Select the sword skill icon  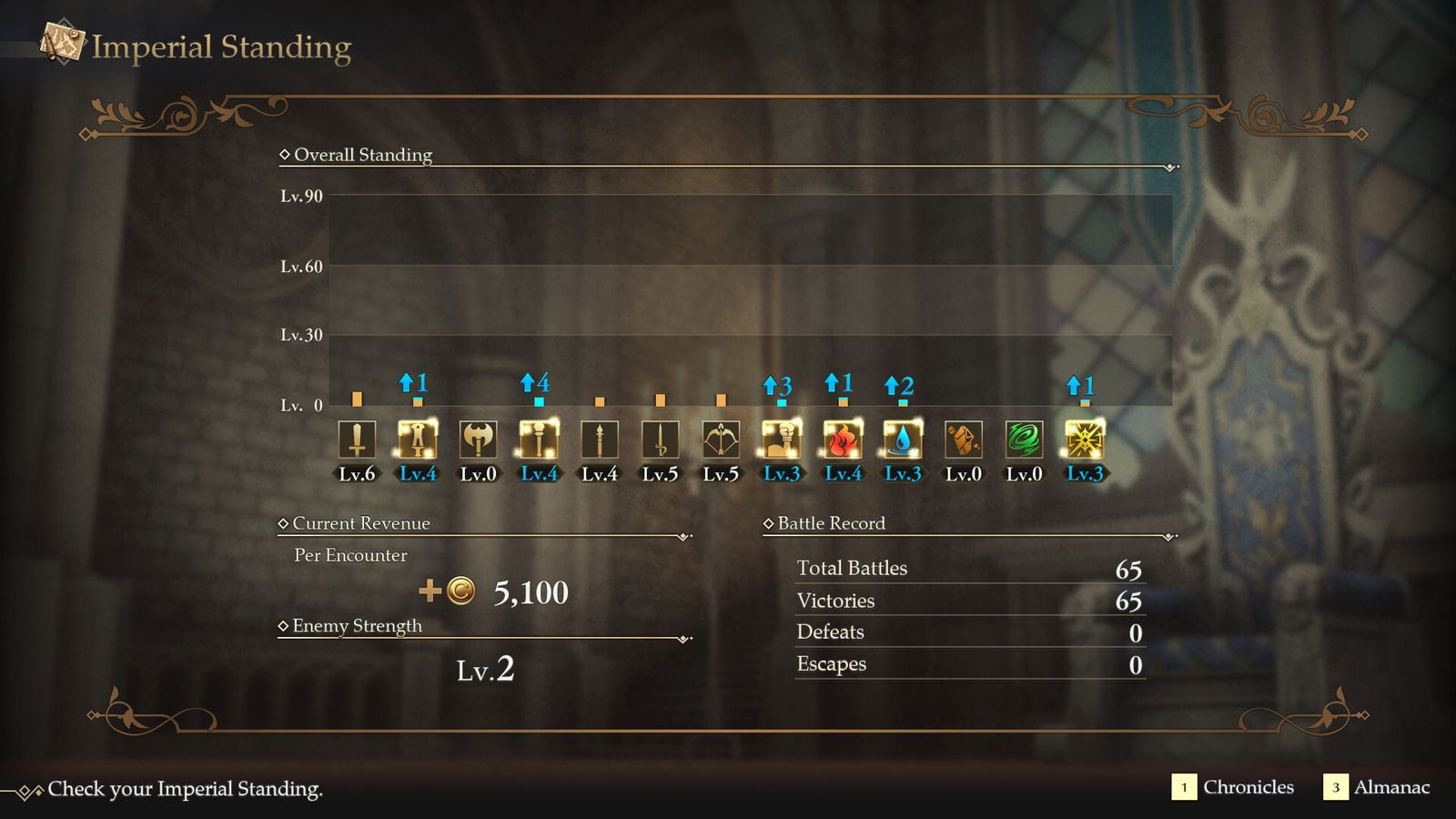357,440
